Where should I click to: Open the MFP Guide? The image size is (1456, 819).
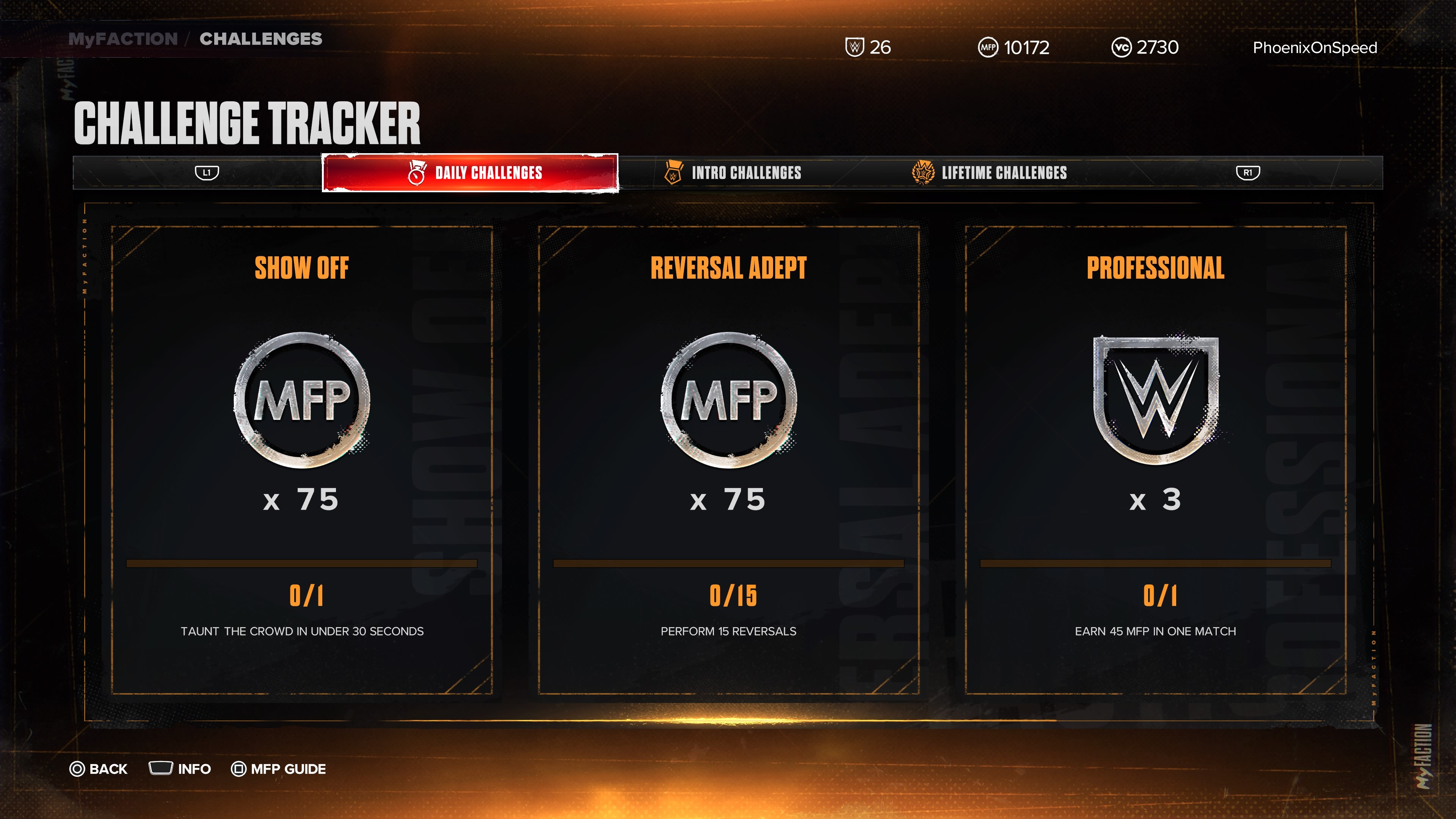(278, 769)
